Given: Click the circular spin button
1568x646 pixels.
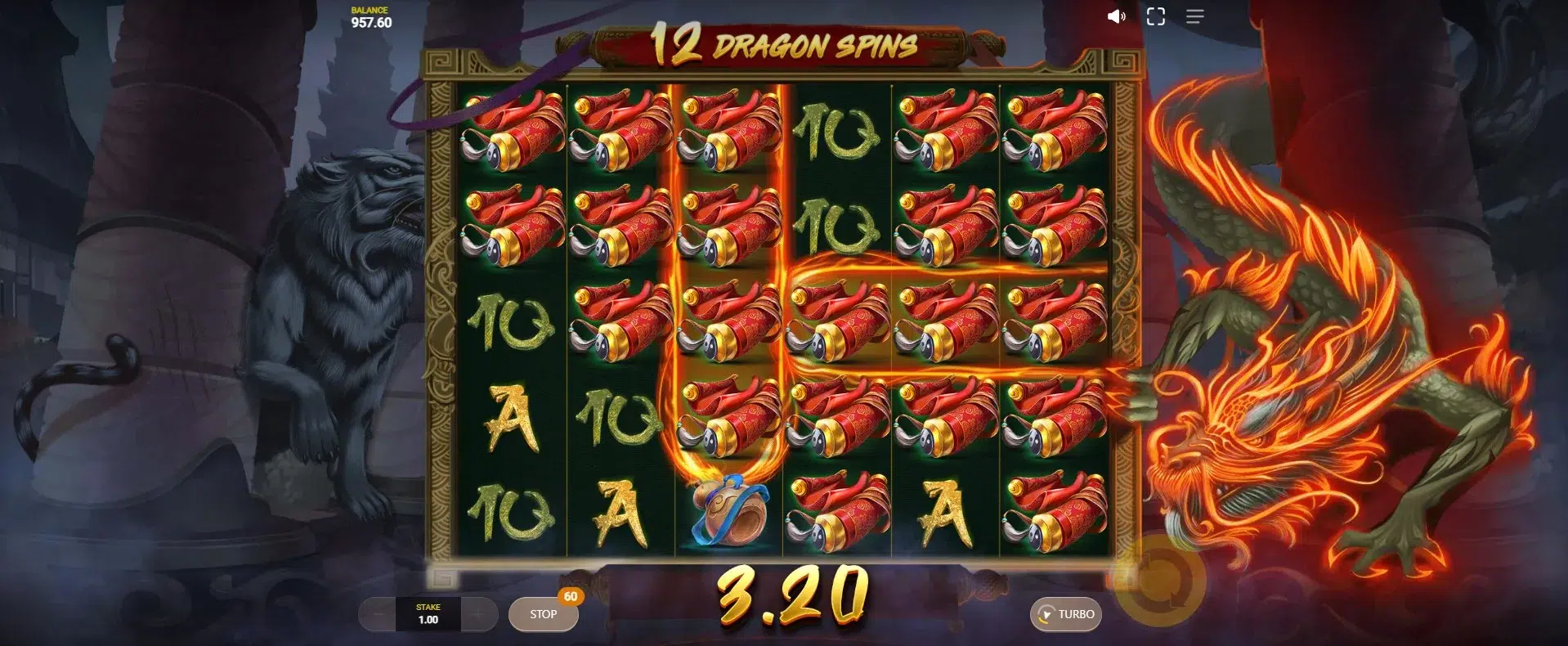Looking at the screenshot, I should pyautogui.click(x=1159, y=581).
